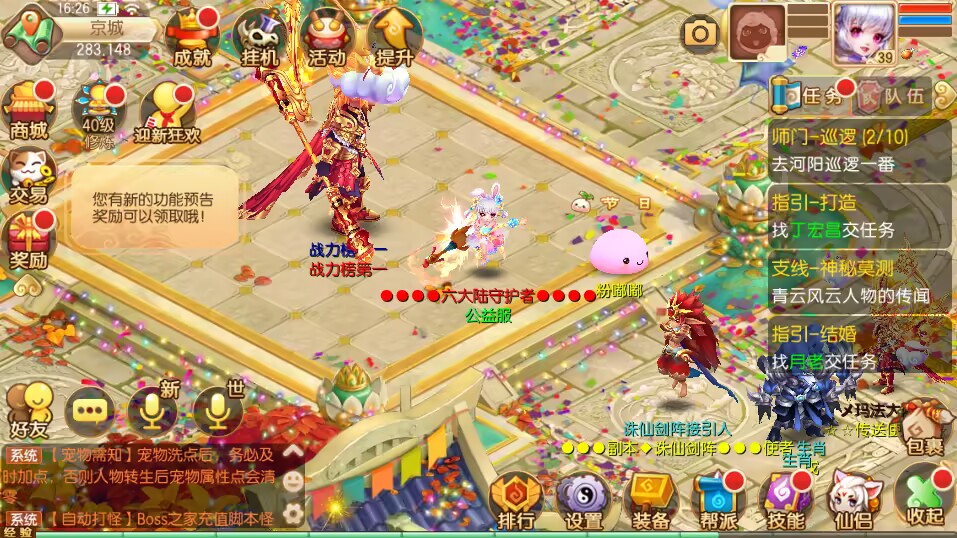
Task: Claim rewards via the 奖励 gift icon
Action: (29, 241)
